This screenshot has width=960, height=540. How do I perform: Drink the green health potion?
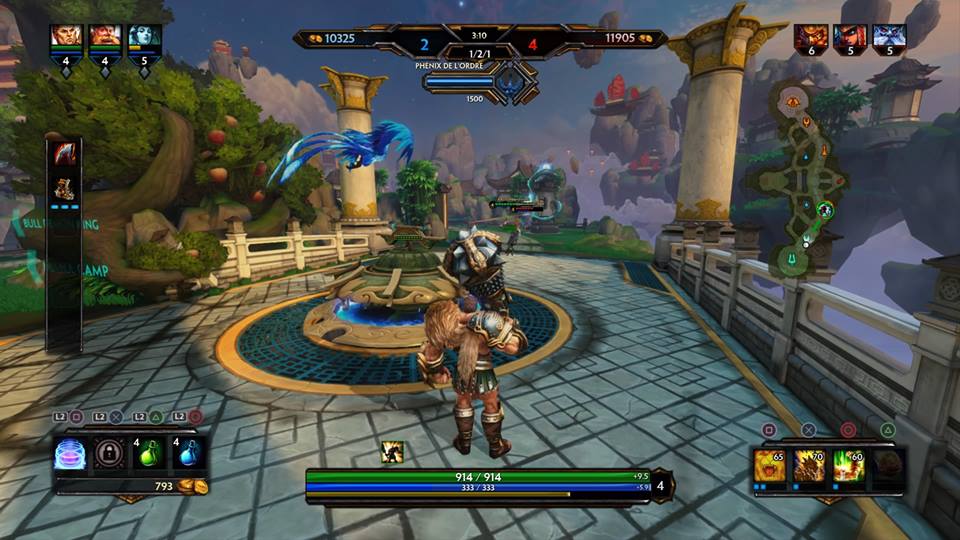coord(149,454)
